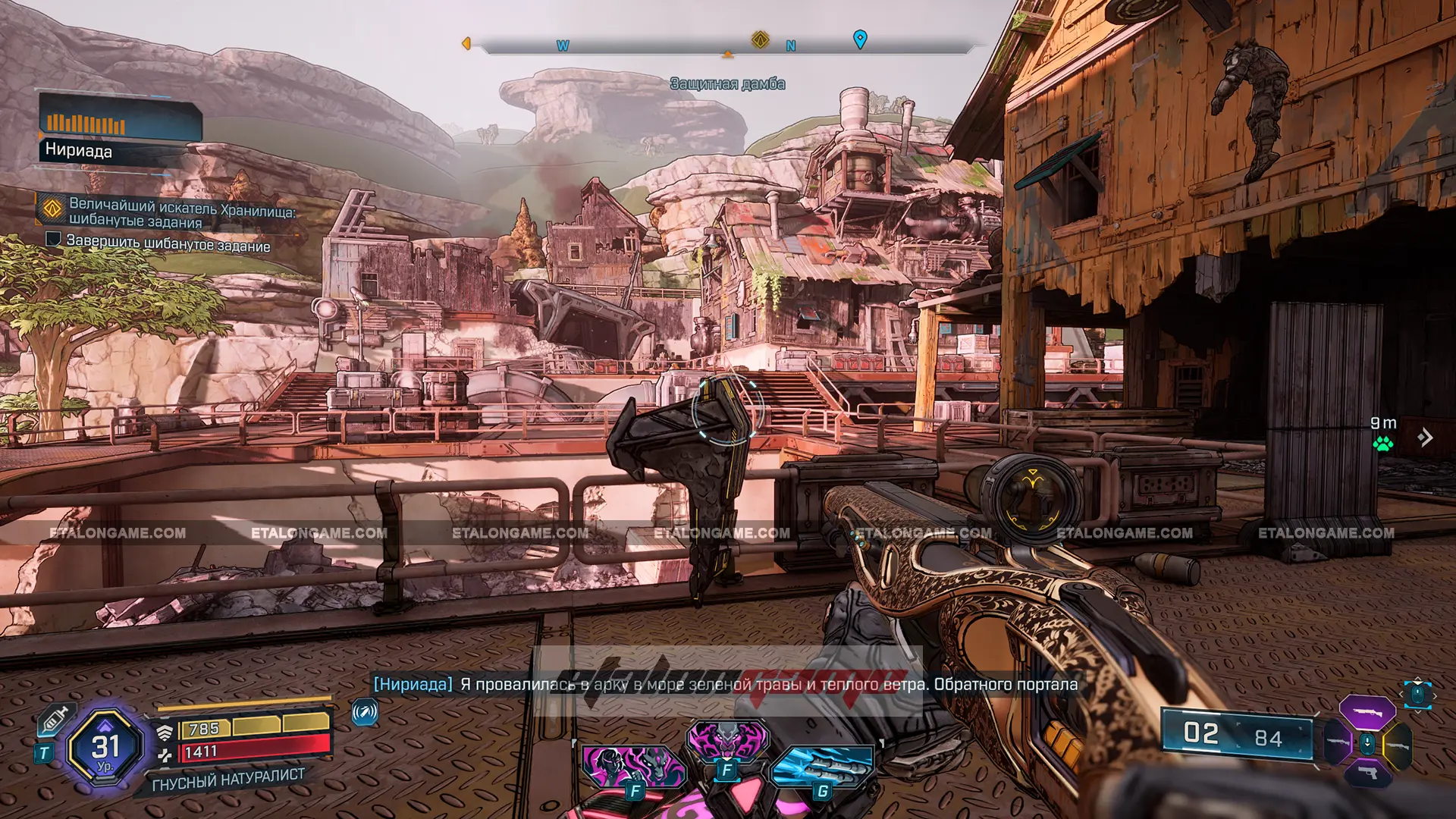Toggle the quest objective checkbox
Screen dimensions: 1456x819
click(53, 240)
